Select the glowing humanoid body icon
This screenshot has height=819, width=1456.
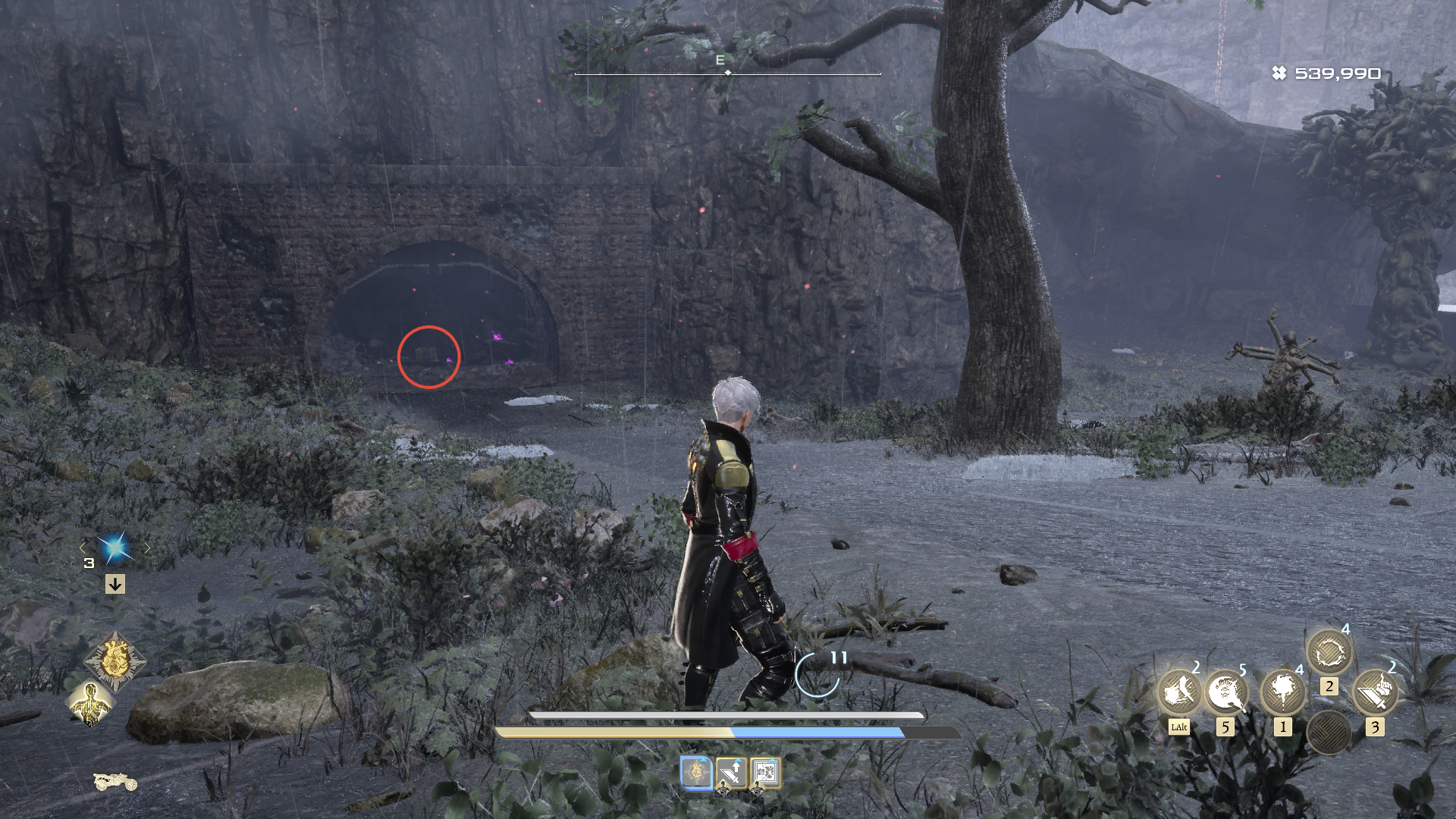[91, 703]
